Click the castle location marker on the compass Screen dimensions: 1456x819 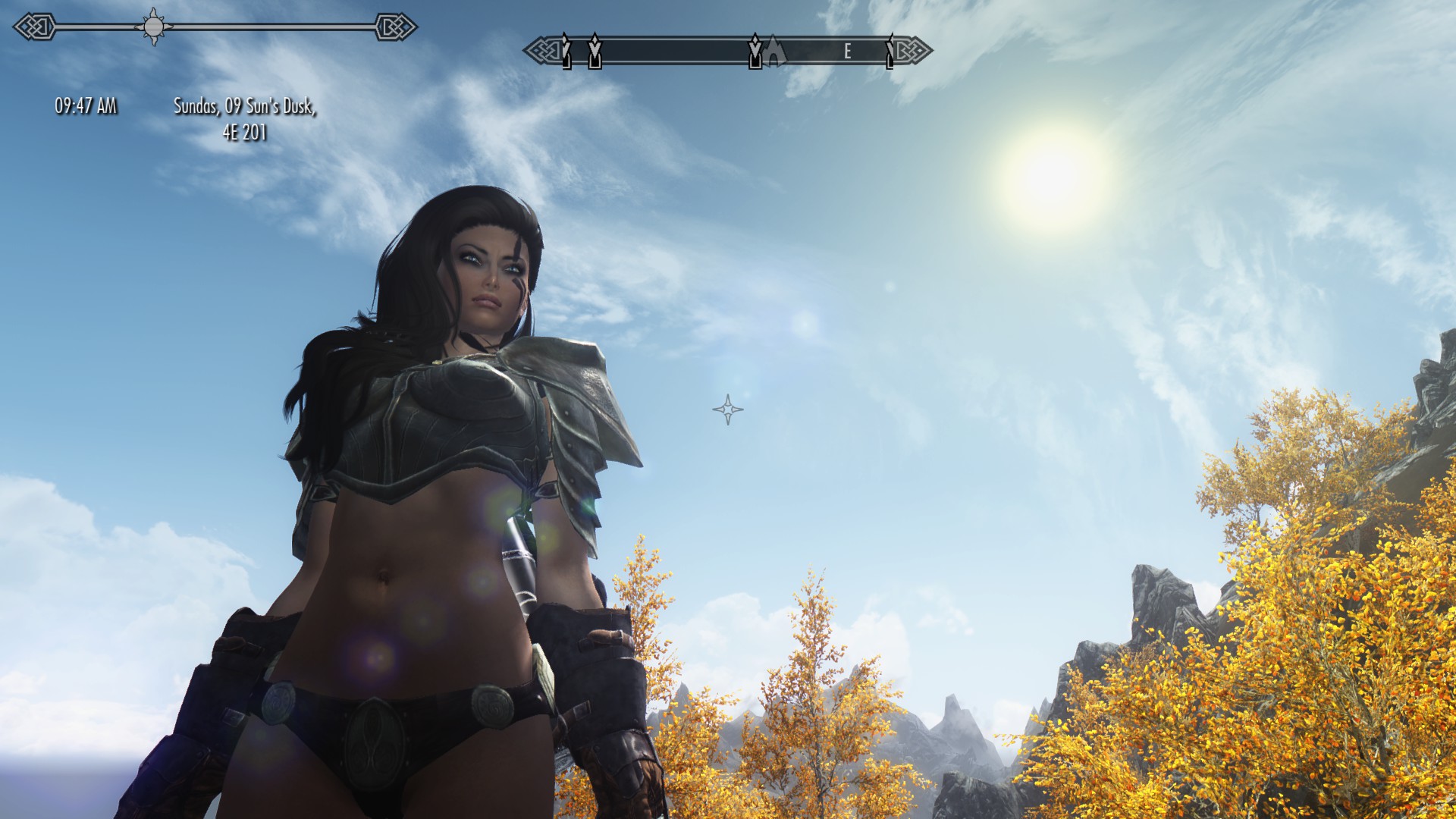774,50
